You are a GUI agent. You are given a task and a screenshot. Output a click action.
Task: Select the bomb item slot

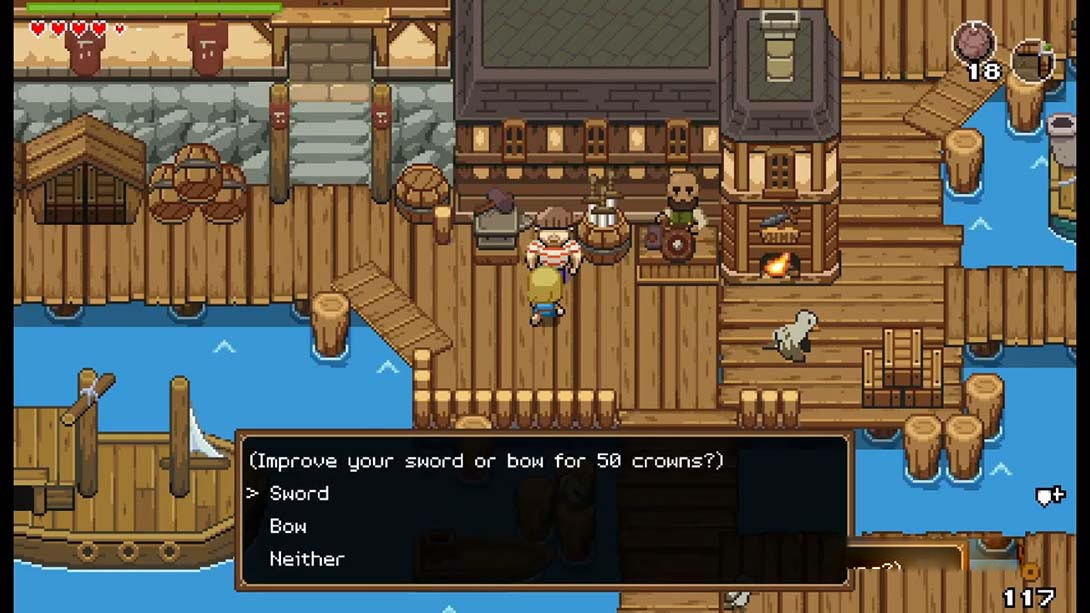pyautogui.click(x=973, y=43)
